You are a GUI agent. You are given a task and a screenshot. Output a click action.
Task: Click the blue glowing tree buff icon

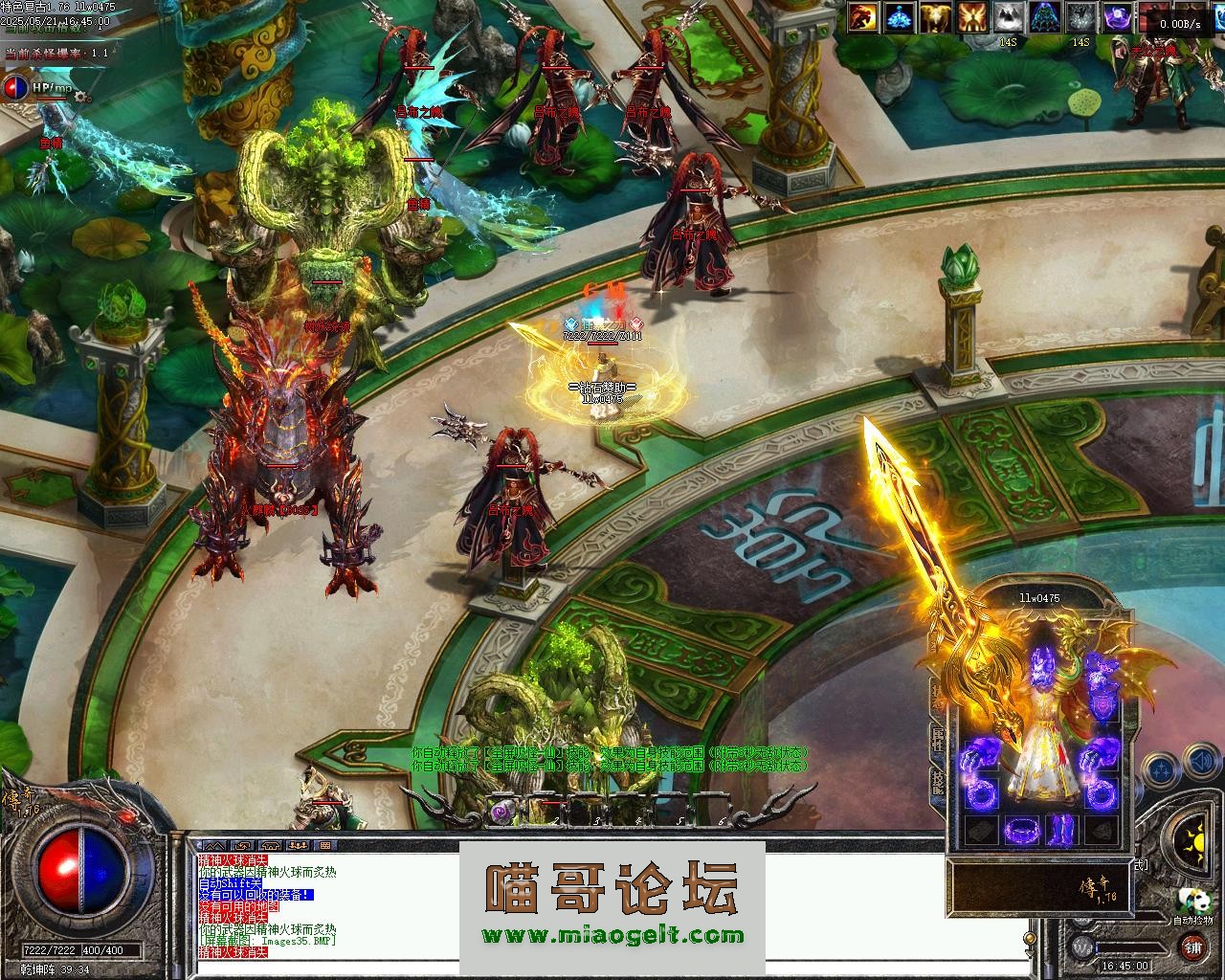(900, 17)
